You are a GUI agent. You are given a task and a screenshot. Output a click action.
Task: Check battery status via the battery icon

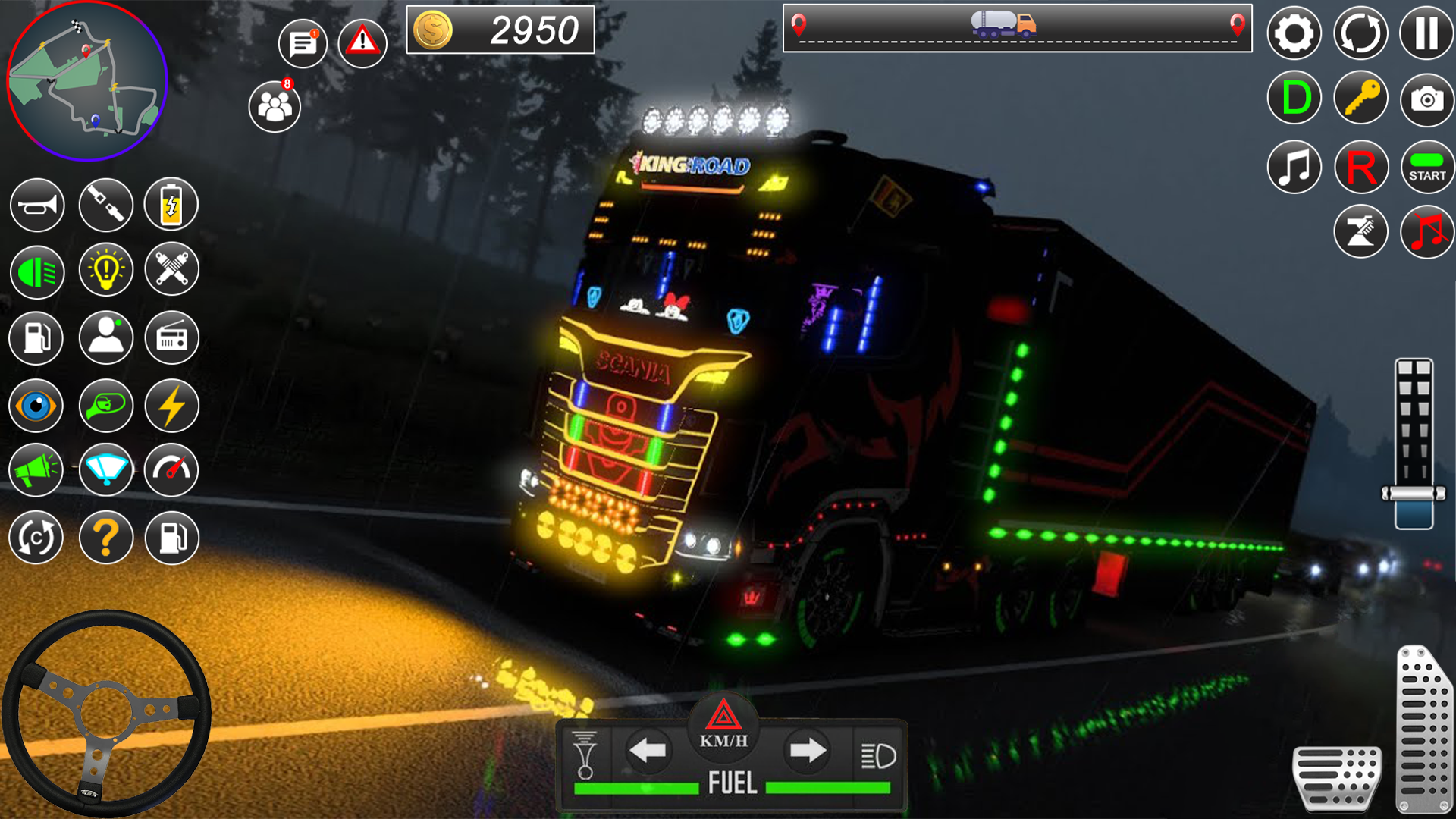tap(171, 205)
